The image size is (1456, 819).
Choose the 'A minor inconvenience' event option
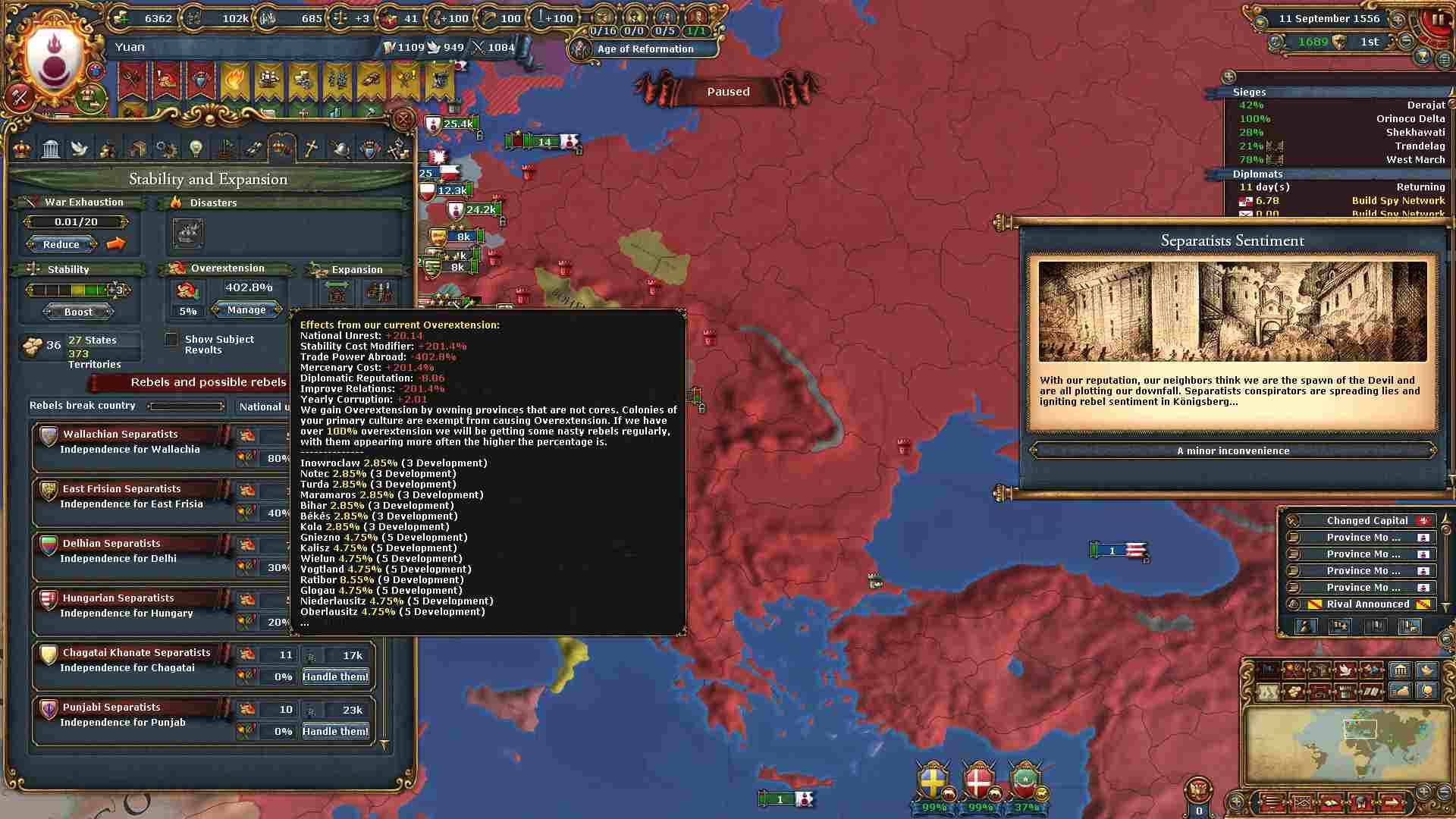1232,450
